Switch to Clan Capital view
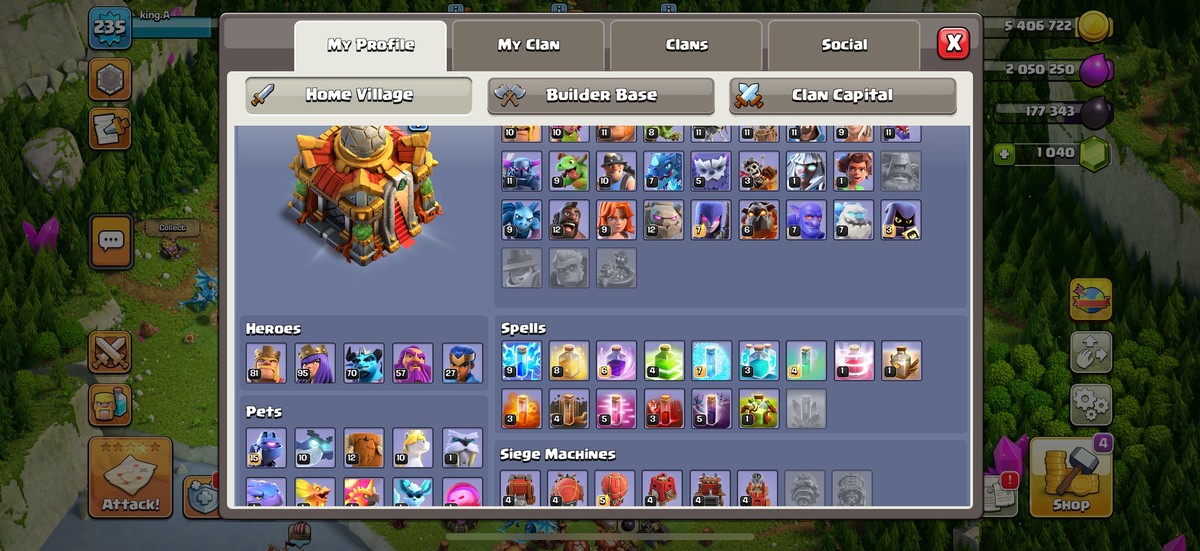The height and width of the screenshot is (551, 1200). coord(842,96)
